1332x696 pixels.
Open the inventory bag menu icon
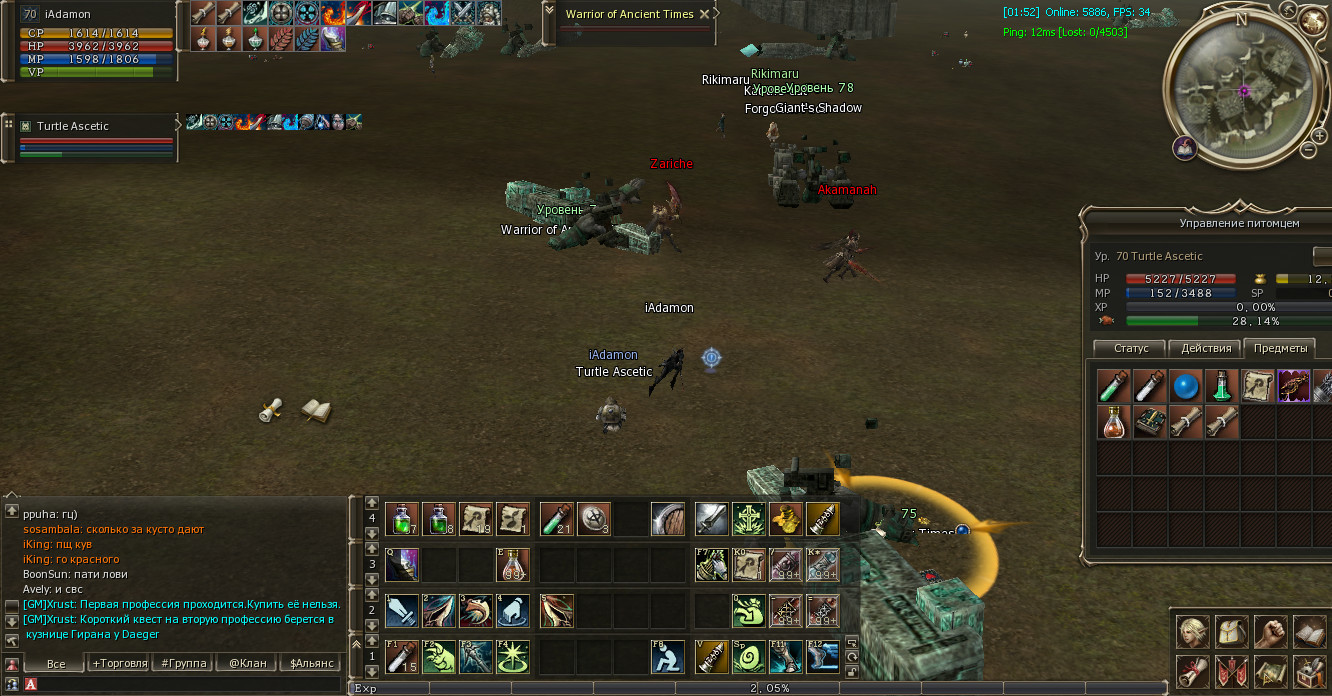tap(1230, 632)
